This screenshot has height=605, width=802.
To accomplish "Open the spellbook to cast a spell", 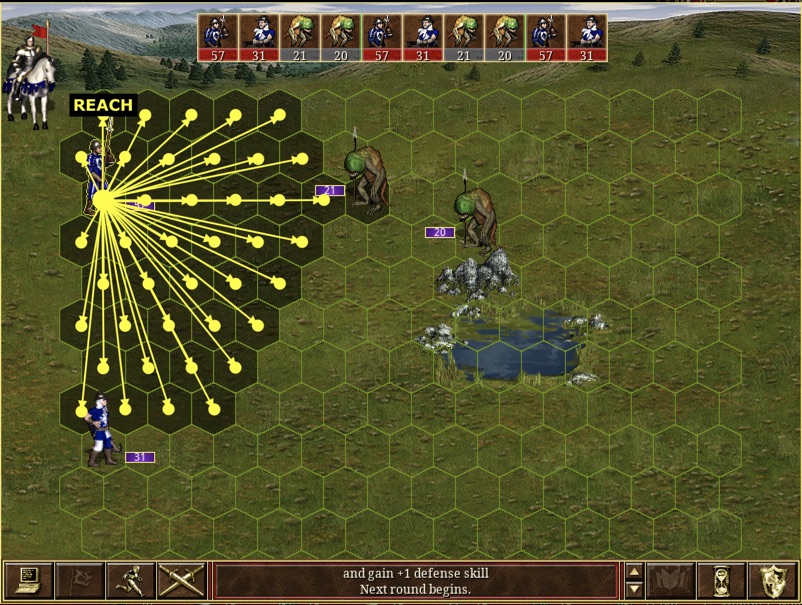I will [x=671, y=581].
